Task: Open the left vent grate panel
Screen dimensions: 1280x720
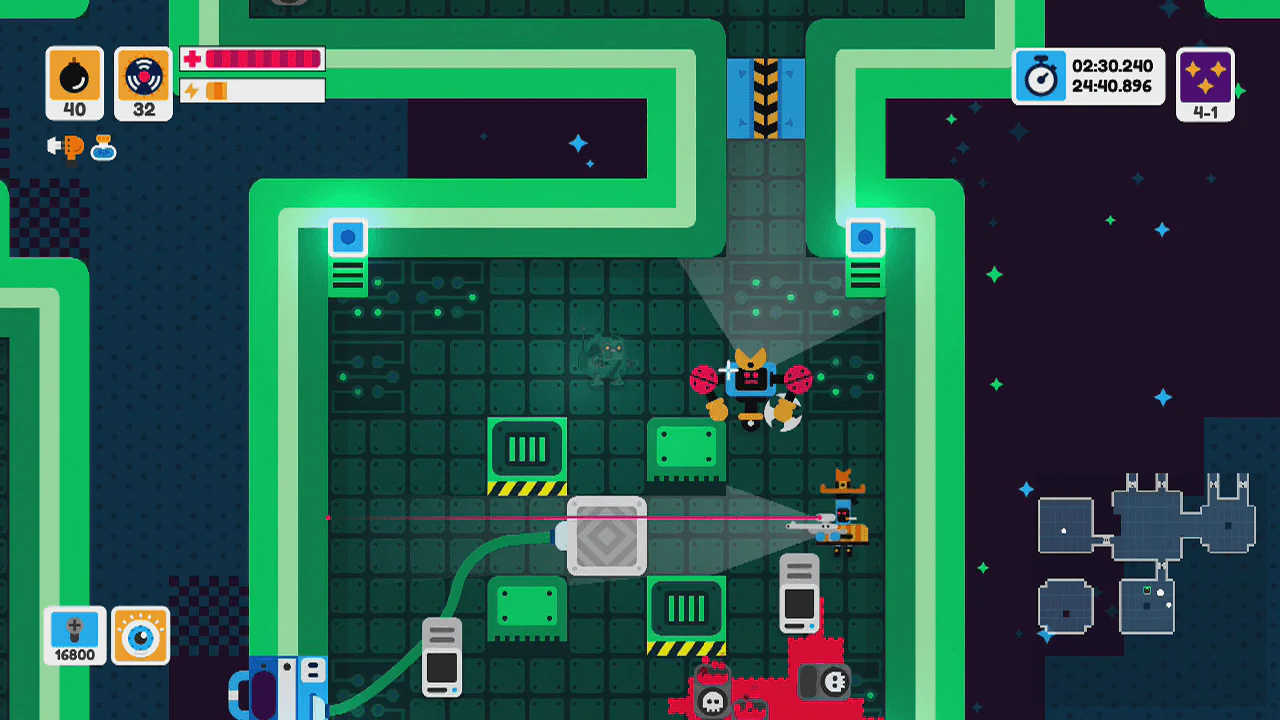Action: 527,450
